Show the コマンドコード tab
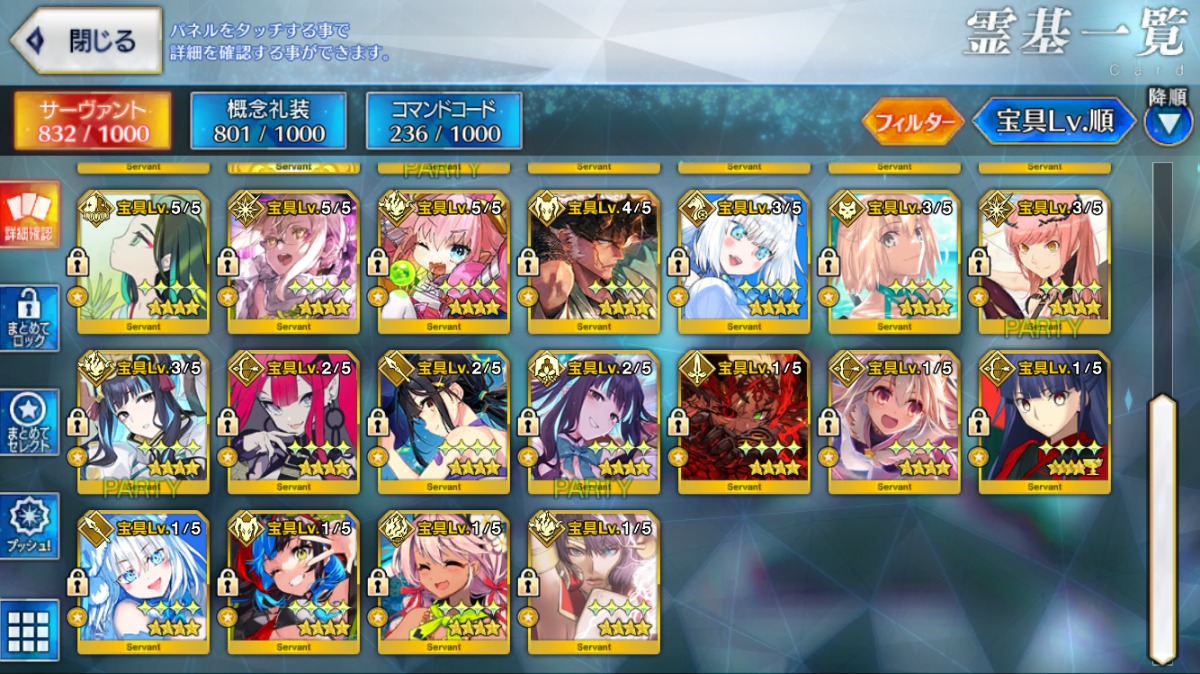1200x674 pixels. pyautogui.click(x=444, y=121)
